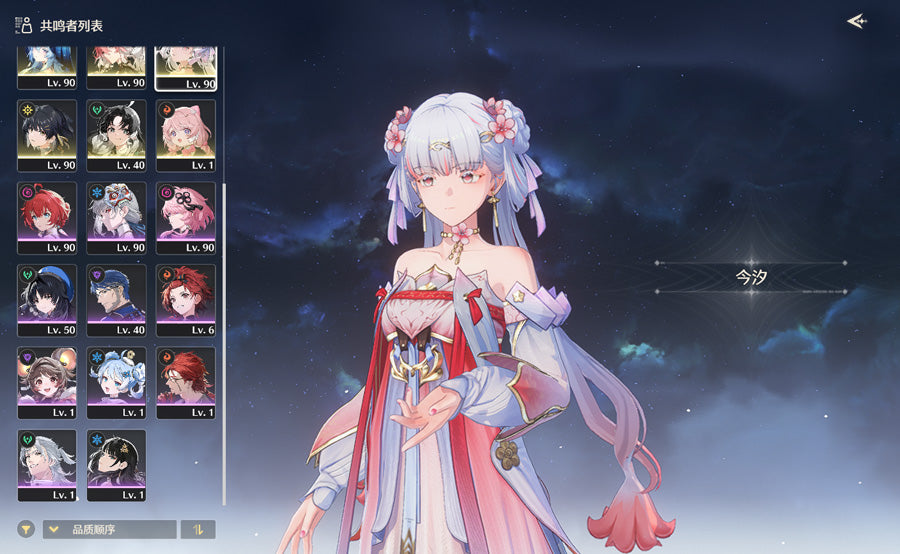Select the pink-haired Lv. 1 character with bow
Image resolution: width=900 pixels, height=554 pixels.
coord(186,135)
